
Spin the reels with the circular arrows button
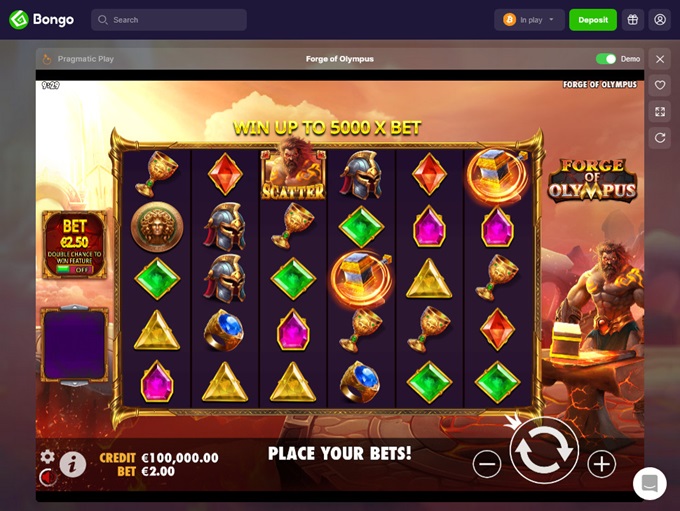(x=544, y=450)
